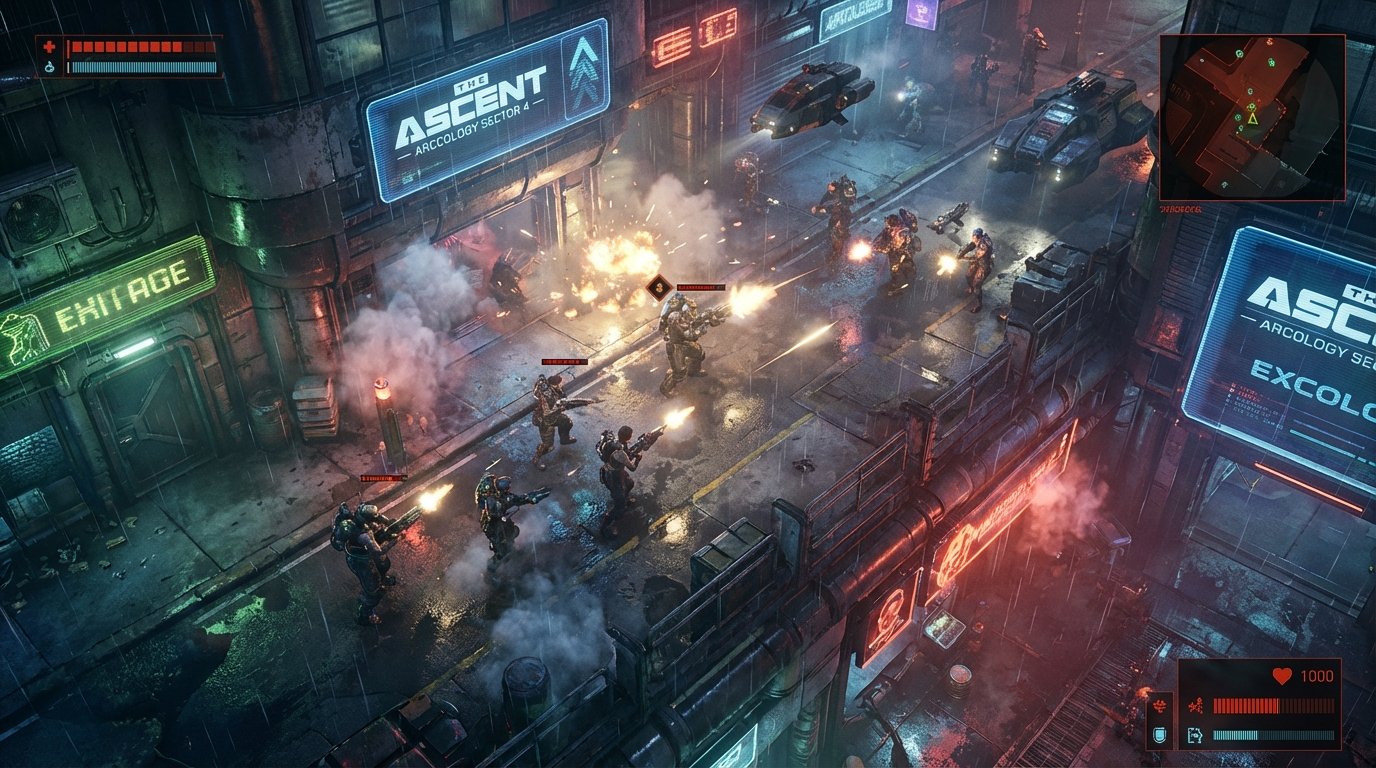Select the blue shield module icon

click(1159, 733)
